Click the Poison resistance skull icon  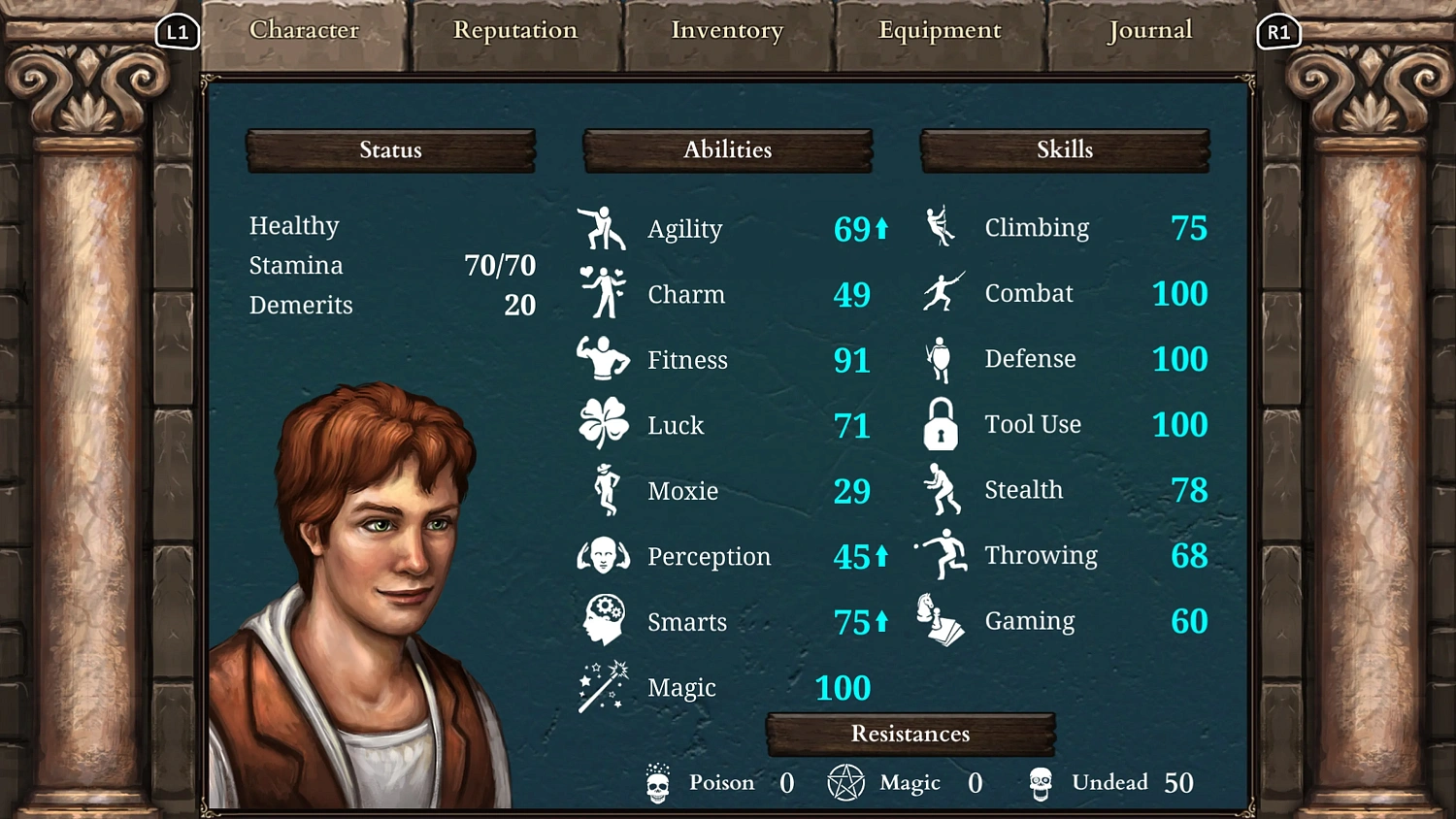coord(658,782)
